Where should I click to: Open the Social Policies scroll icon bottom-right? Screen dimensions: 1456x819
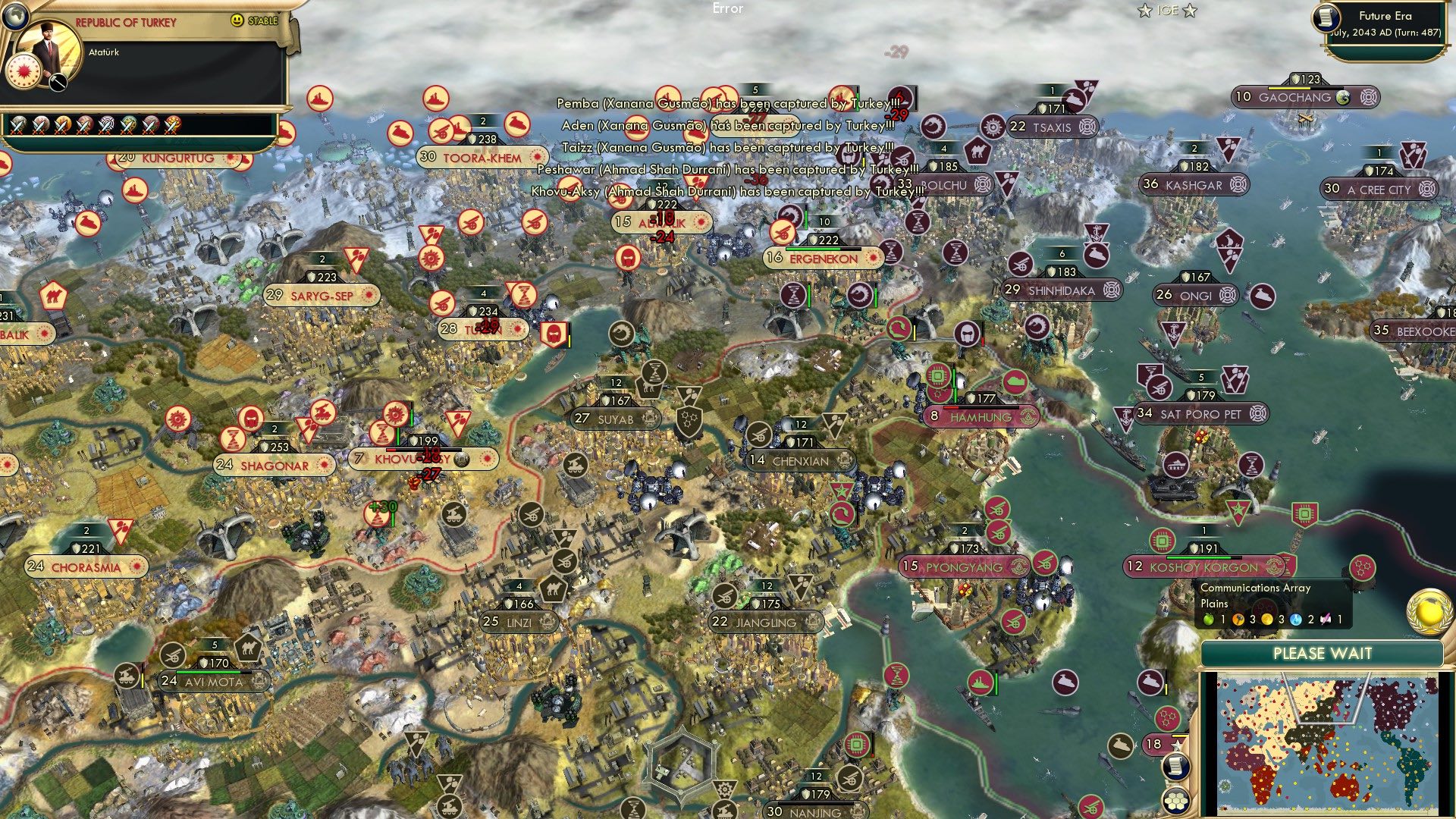click(1175, 768)
